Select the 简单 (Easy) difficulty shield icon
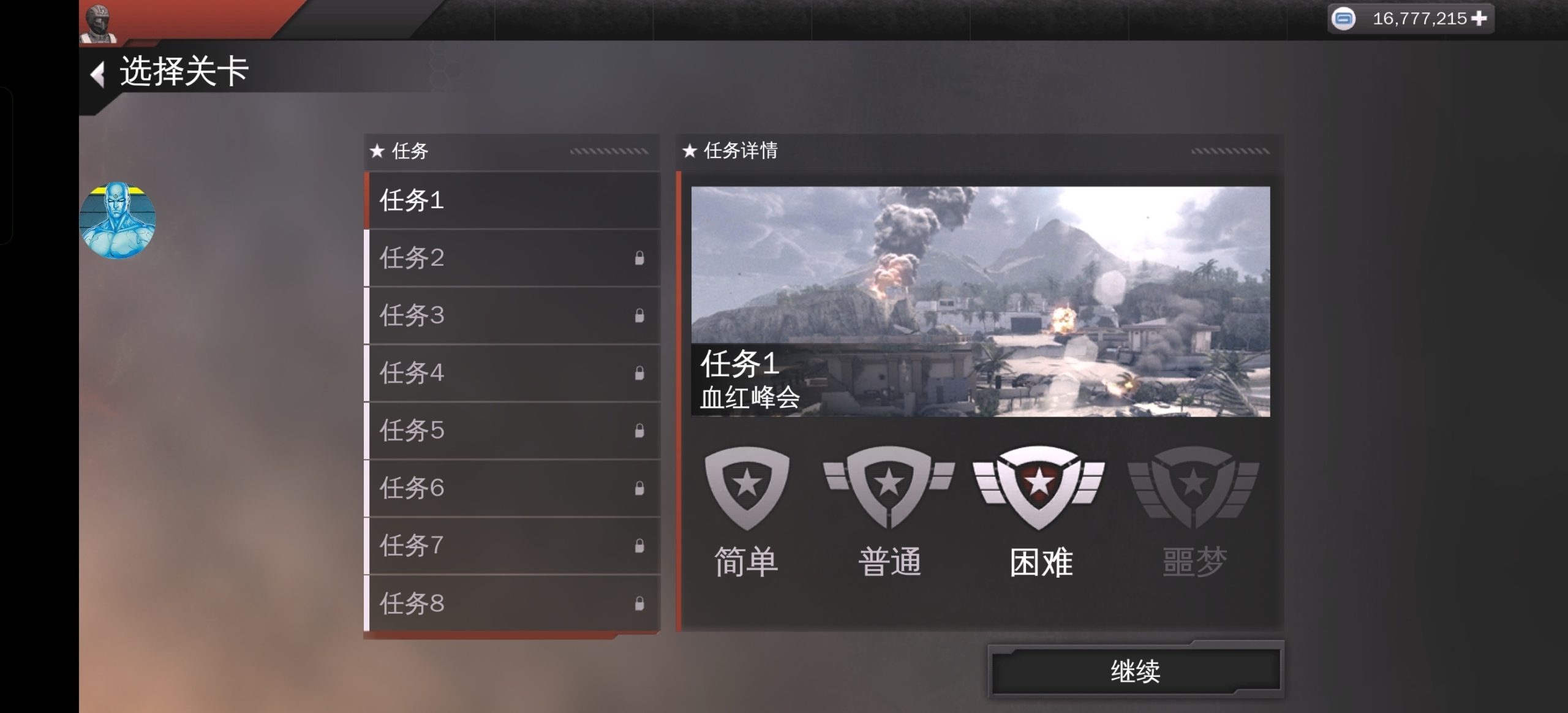1568x713 pixels. [746, 490]
